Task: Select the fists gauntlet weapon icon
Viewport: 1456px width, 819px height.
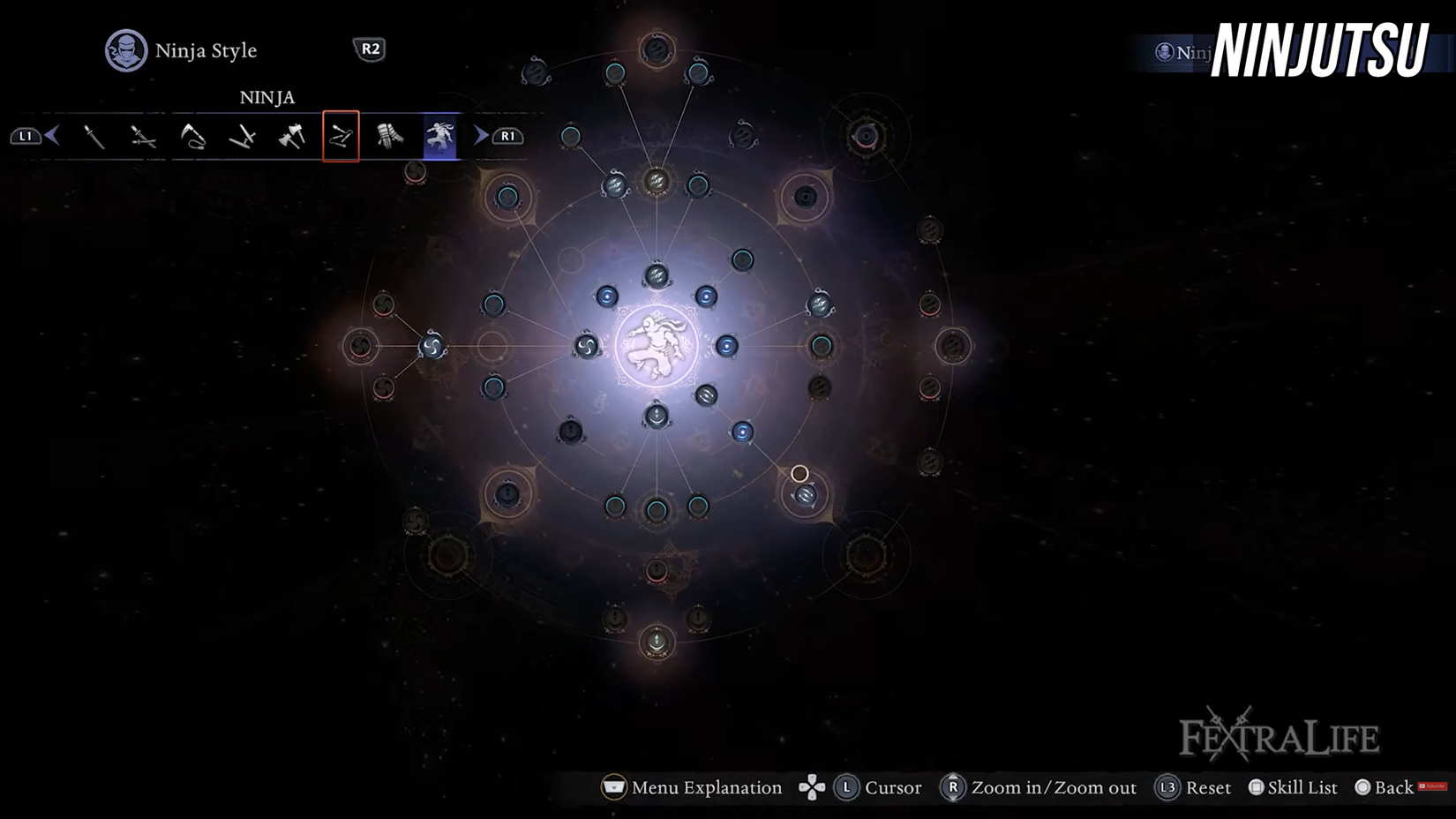Action: point(389,137)
